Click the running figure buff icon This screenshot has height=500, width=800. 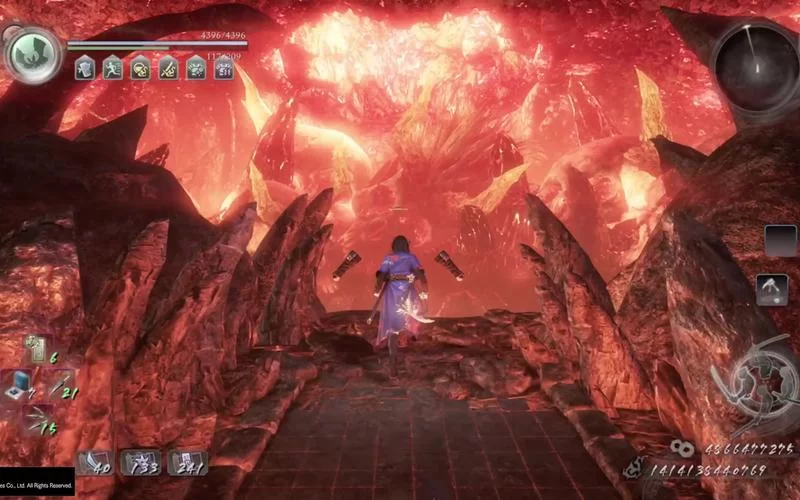[113, 68]
